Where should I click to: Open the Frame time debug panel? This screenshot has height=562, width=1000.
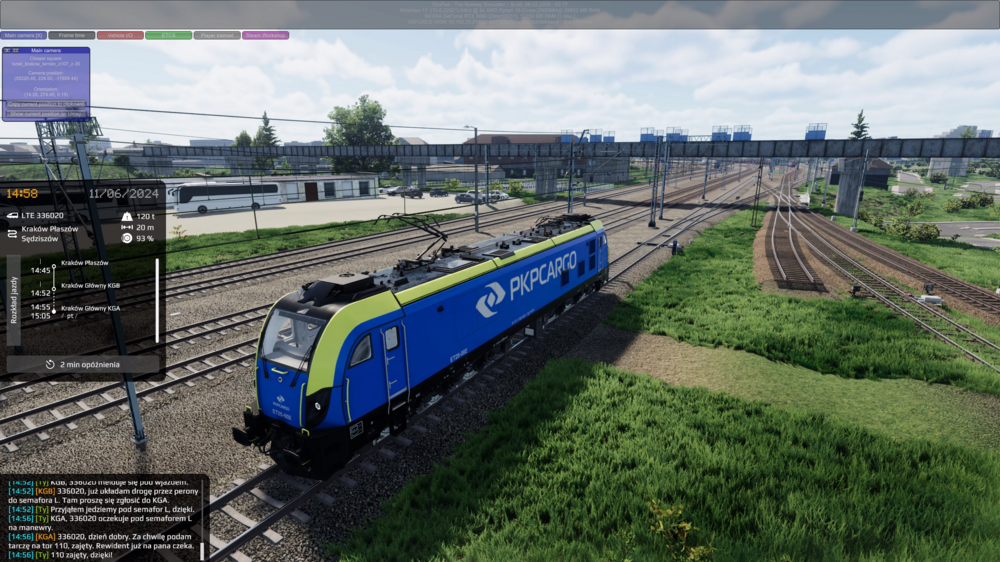tap(72, 35)
